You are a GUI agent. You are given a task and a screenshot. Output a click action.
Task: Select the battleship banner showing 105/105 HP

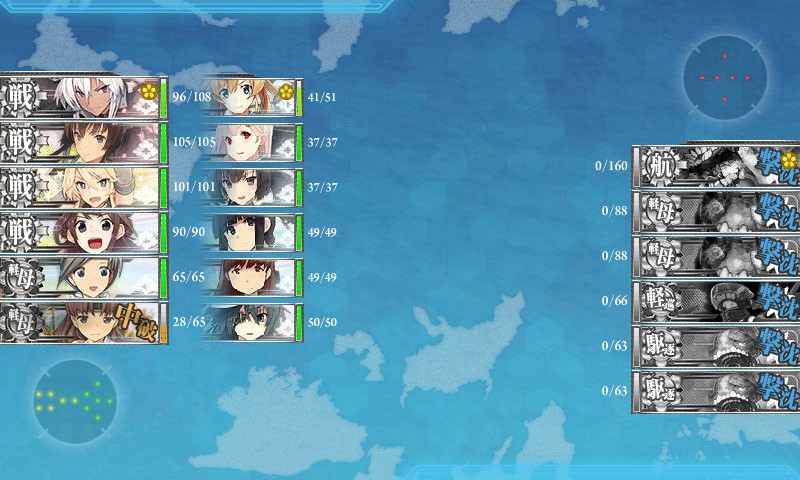pos(82,142)
